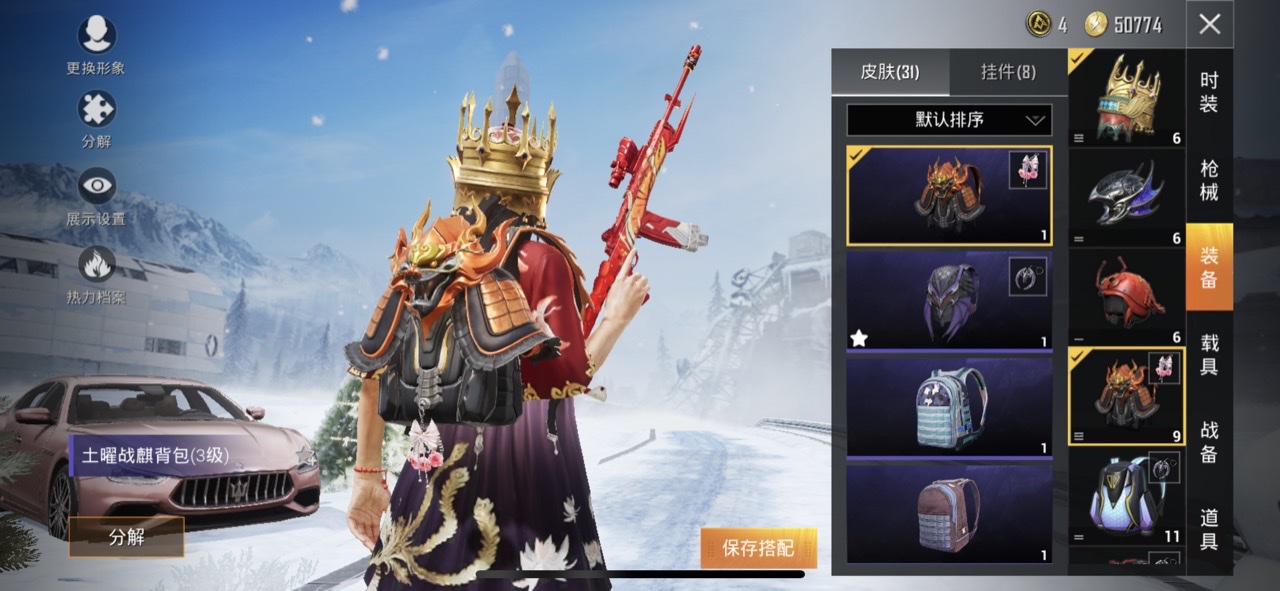This screenshot has height=591, width=1280.
Task: Click the orange-bordered 分解 button
Action: (127, 537)
